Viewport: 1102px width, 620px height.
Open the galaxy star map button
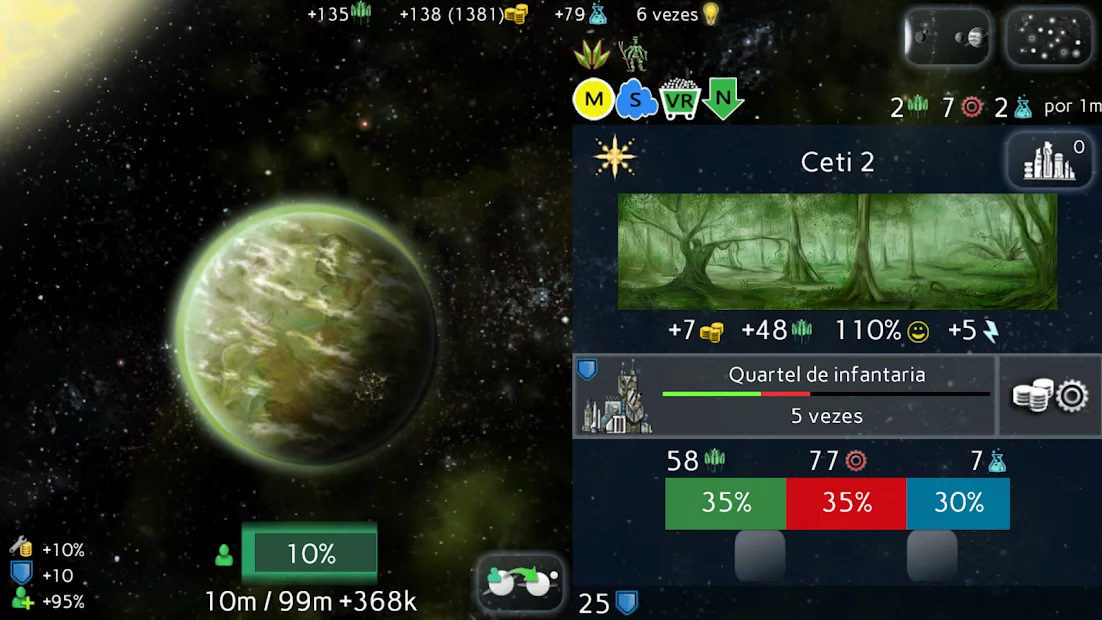pyautogui.click(x=1048, y=38)
